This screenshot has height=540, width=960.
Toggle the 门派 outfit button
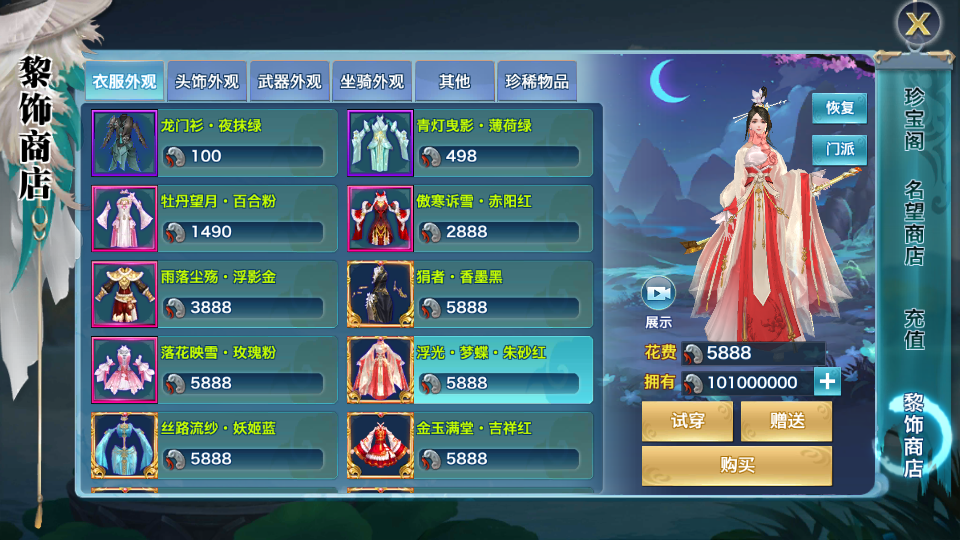839,150
